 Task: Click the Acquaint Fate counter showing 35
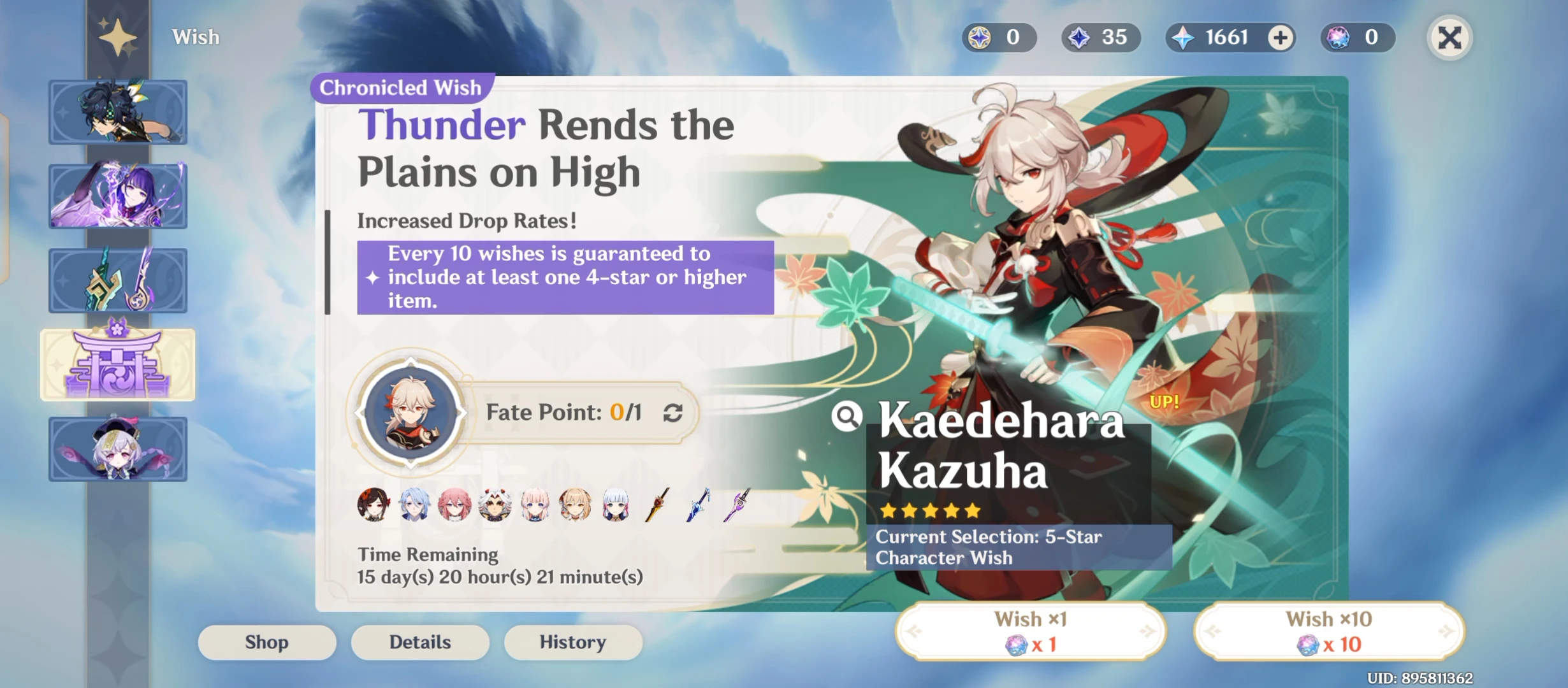tap(1100, 37)
